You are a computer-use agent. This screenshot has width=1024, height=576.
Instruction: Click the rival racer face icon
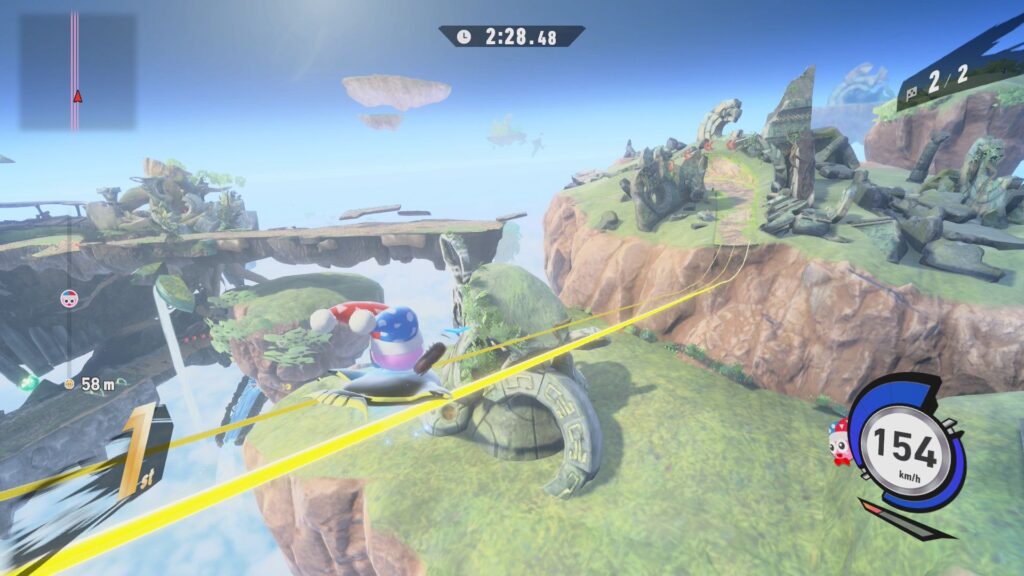coord(69,297)
